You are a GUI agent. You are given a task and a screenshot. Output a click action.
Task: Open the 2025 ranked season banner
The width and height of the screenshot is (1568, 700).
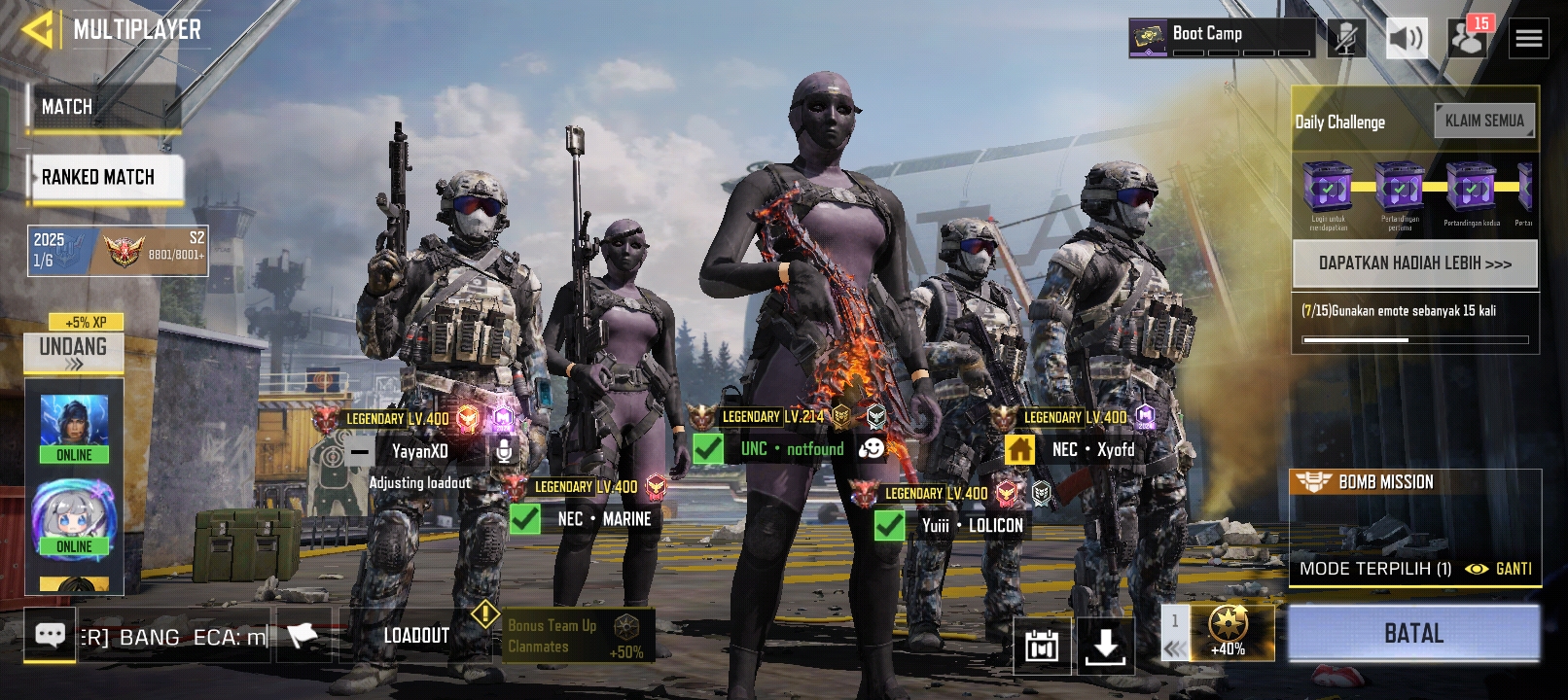[118, 250]
